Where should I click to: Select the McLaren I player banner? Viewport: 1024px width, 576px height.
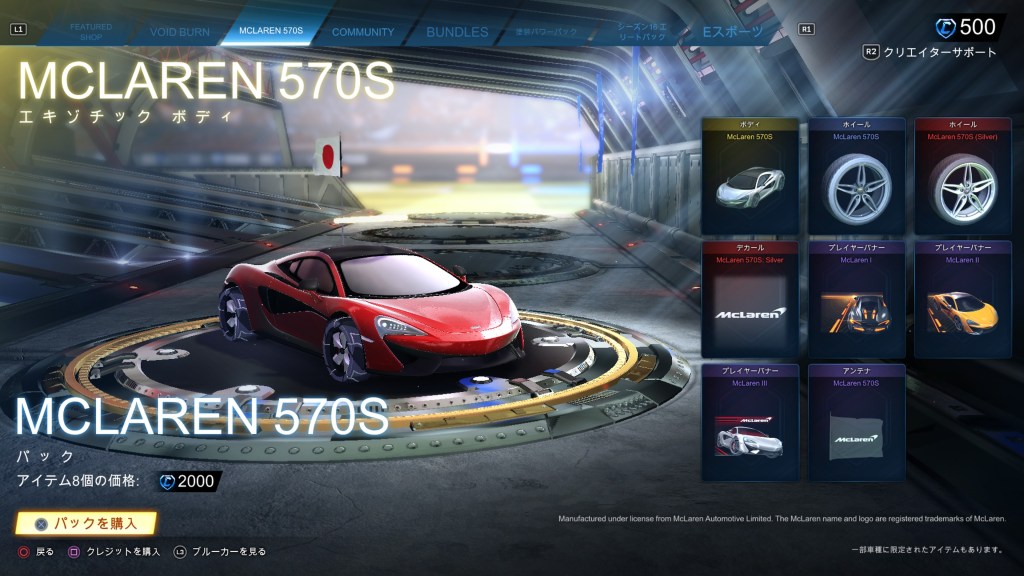coord(857,299)
